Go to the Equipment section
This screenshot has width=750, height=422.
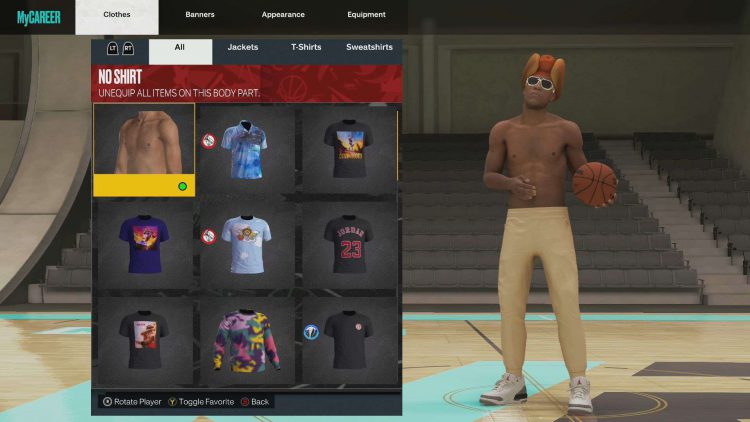366,15
